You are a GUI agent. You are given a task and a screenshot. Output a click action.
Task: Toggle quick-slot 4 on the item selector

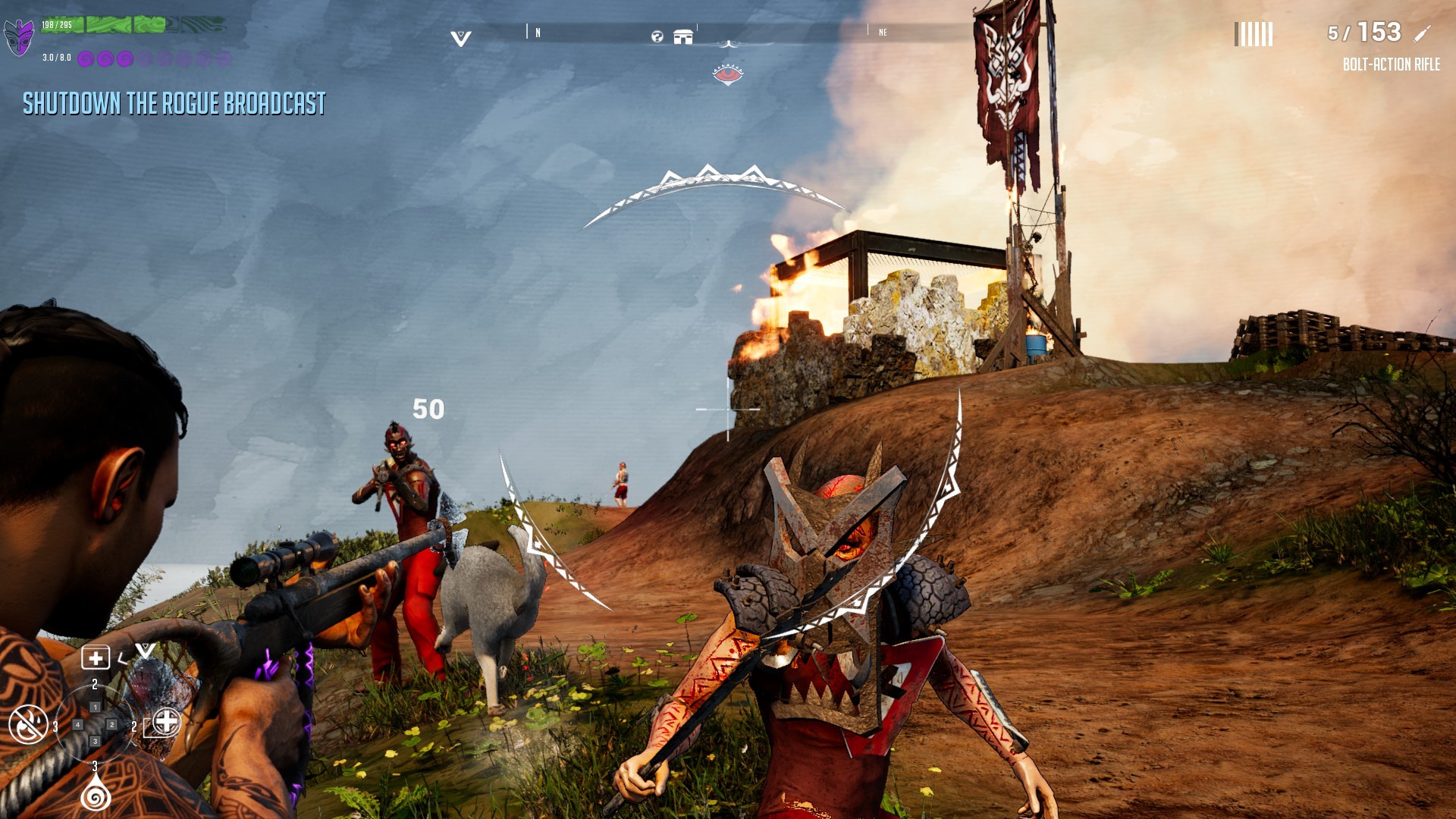click(x=78, y=725)
